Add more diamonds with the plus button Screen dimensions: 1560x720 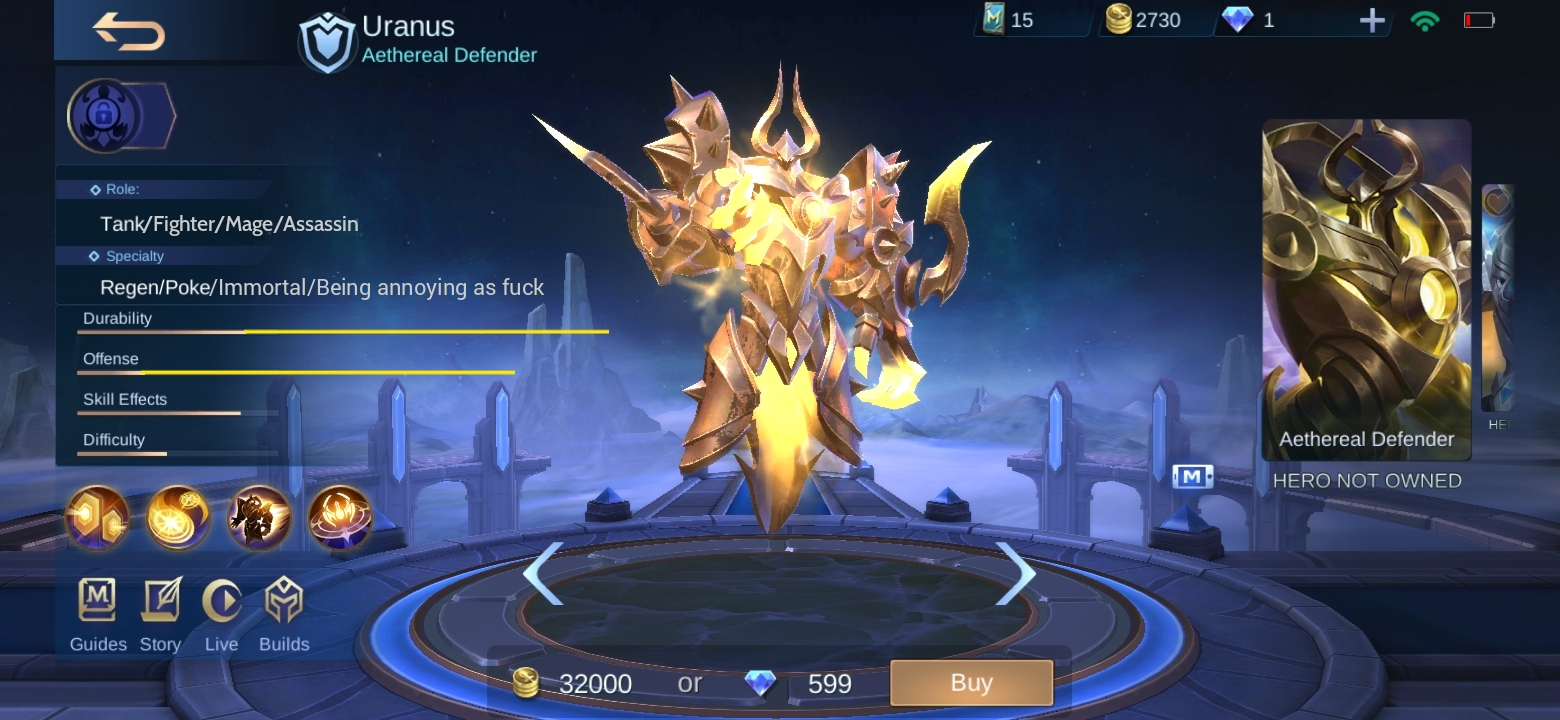tap(1372, 21)
